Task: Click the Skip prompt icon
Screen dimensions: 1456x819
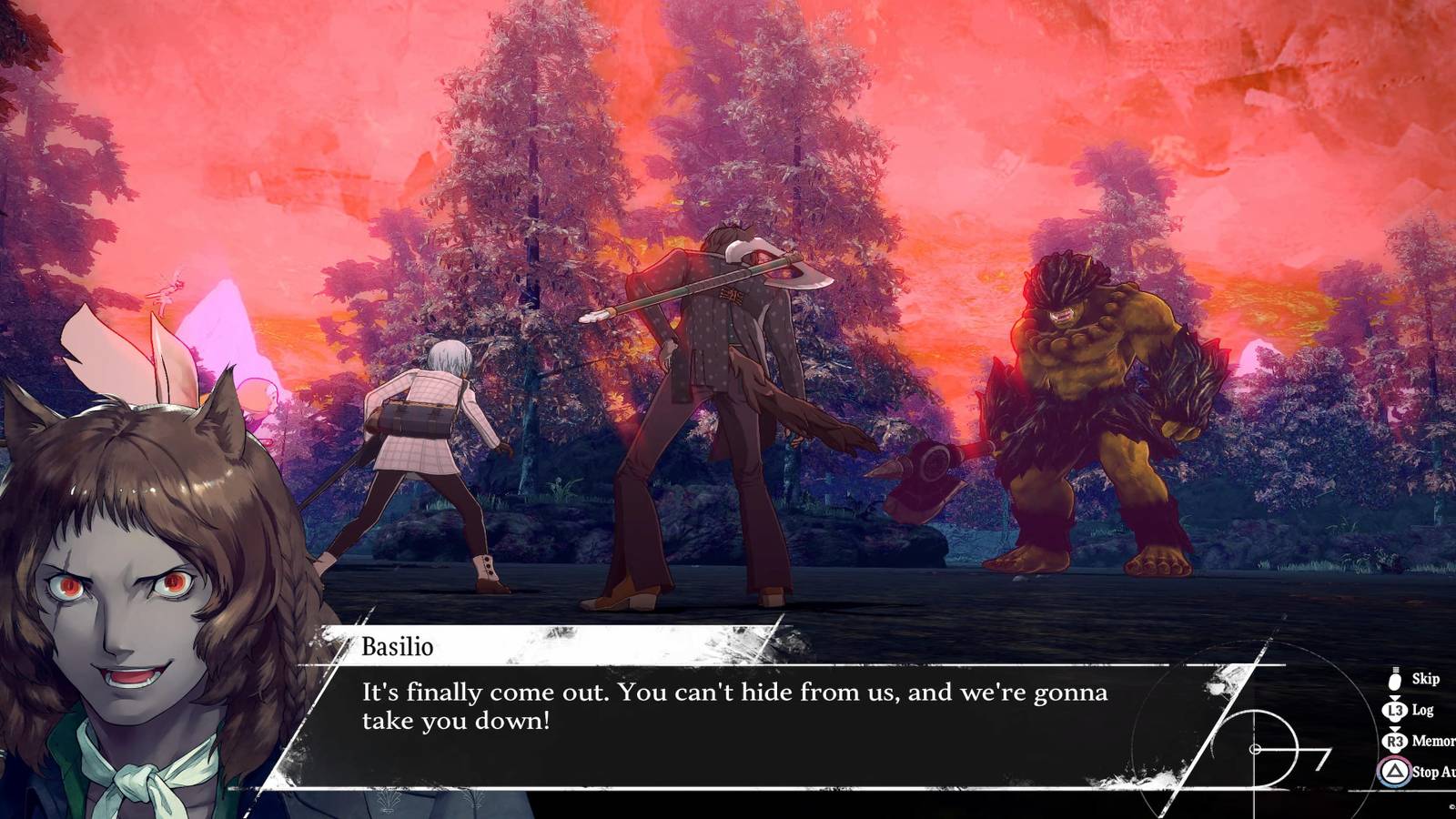Action: coord(1394,681)
